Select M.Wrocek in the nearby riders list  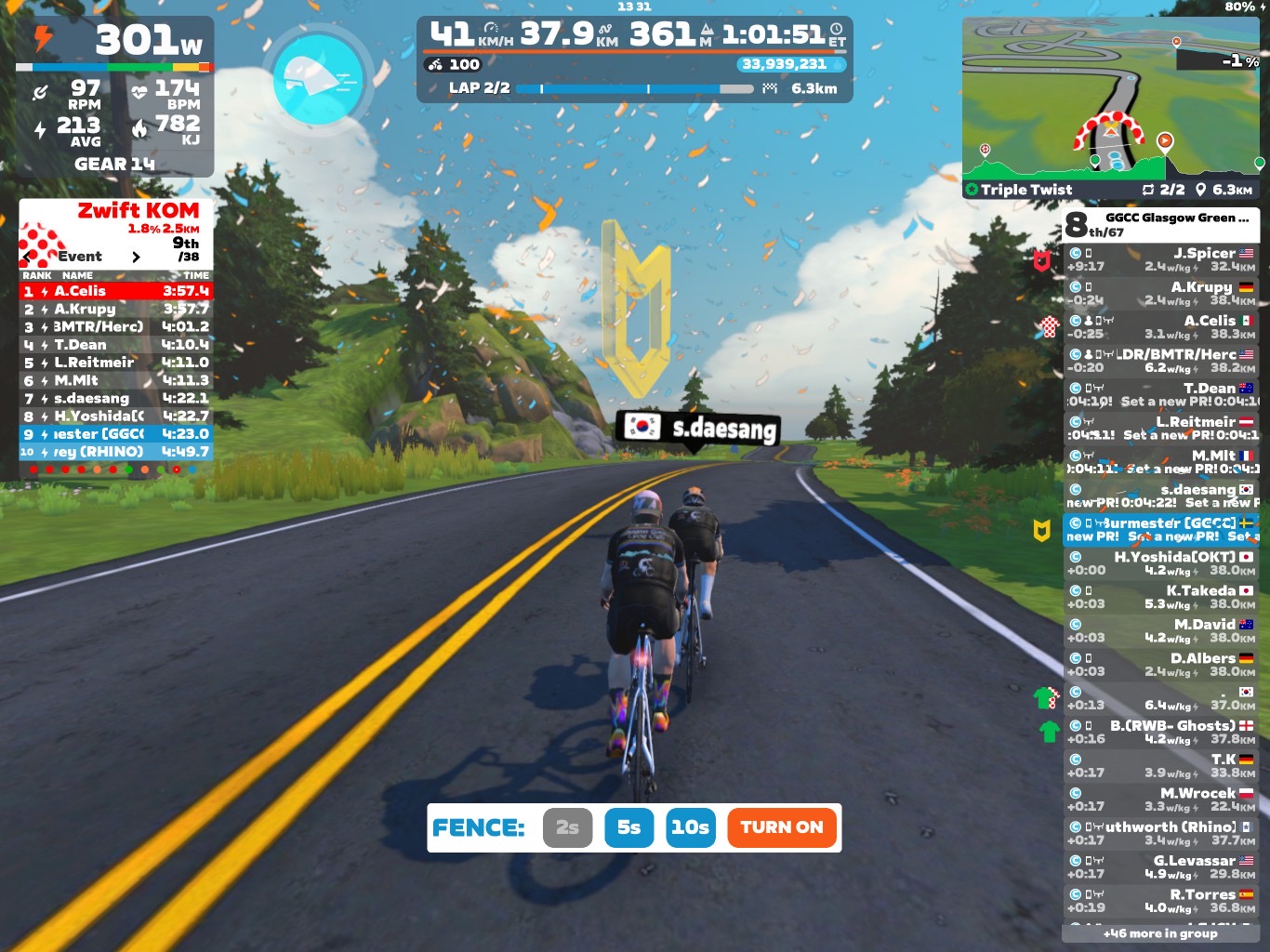pyautogui.click(x=1160, y=799)
